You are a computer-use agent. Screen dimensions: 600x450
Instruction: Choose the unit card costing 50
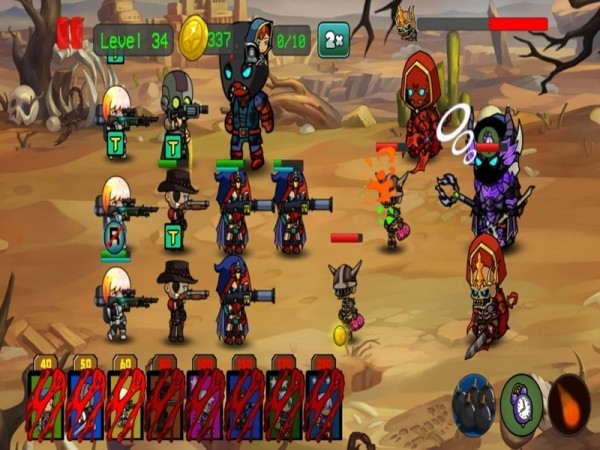point(86,402)
